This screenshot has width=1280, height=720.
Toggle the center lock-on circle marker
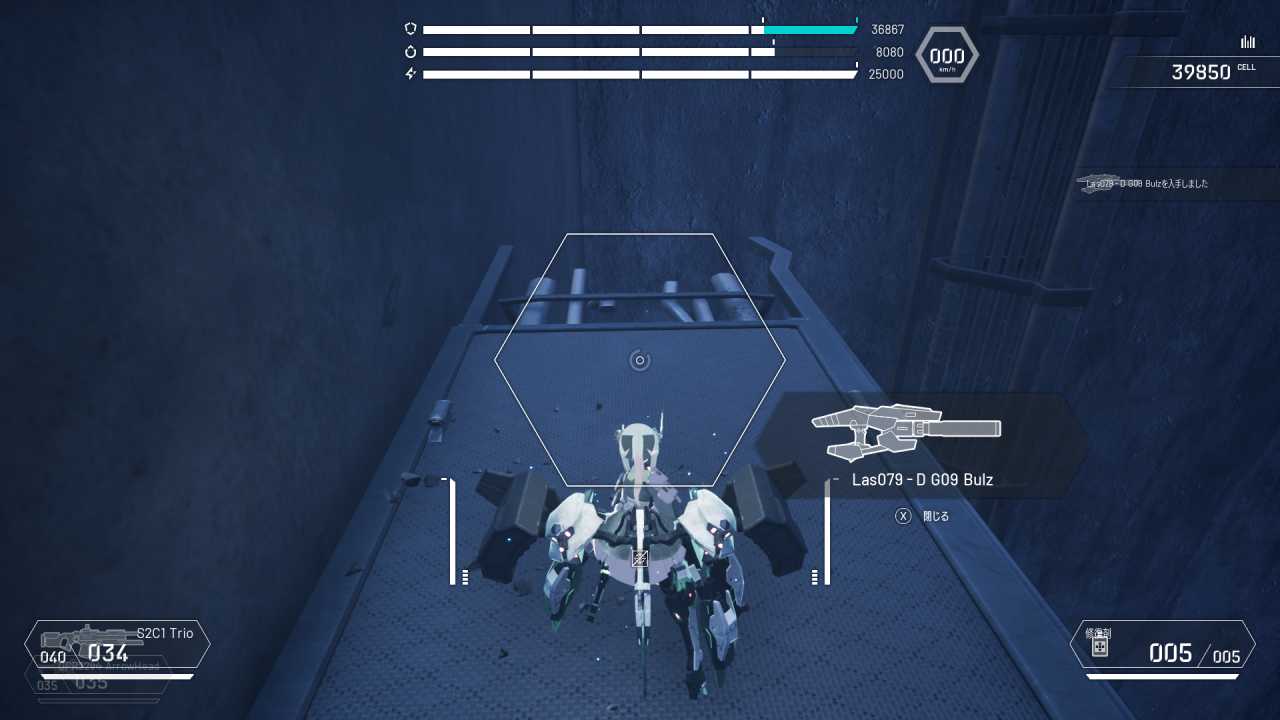tap(640, 361)
